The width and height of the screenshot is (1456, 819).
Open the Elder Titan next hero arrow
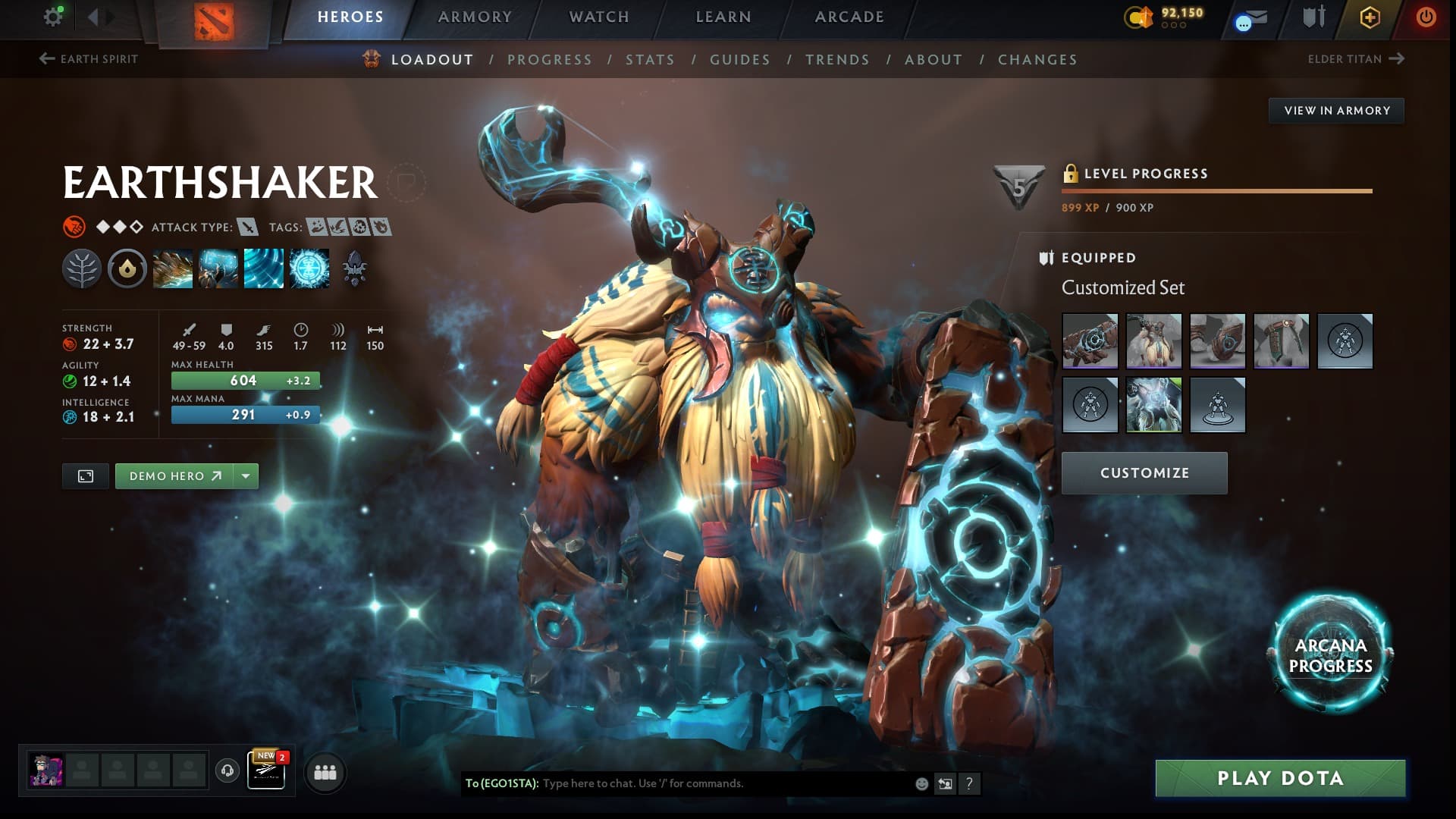[x=1396, y=58]
